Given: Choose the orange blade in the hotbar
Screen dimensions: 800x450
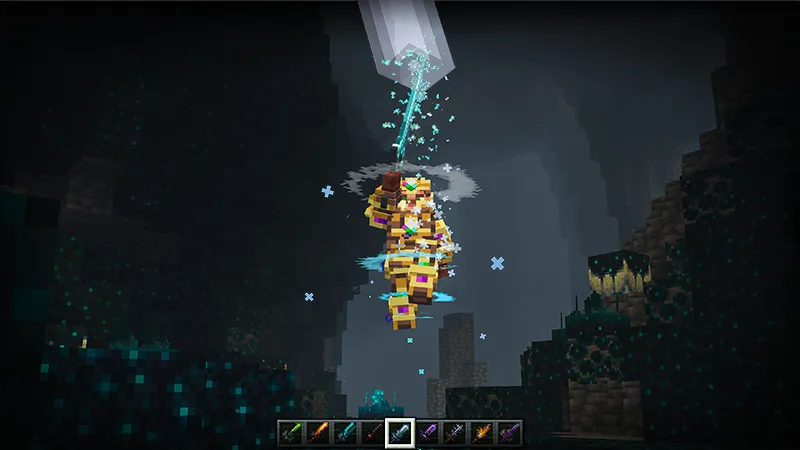Looking at the screenshot, I should 318,432.
